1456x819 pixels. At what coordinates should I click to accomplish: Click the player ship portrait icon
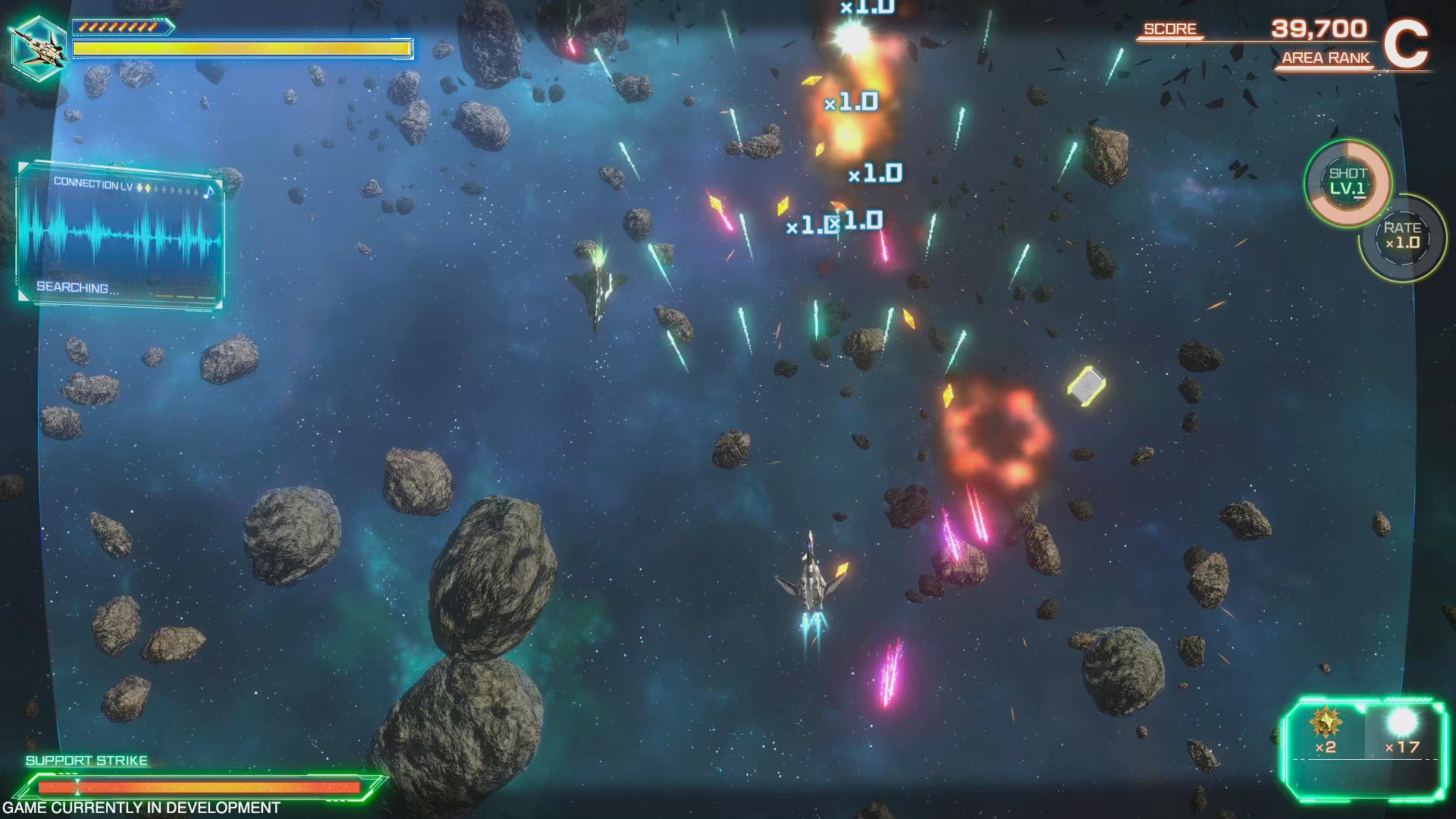[39, 45]
